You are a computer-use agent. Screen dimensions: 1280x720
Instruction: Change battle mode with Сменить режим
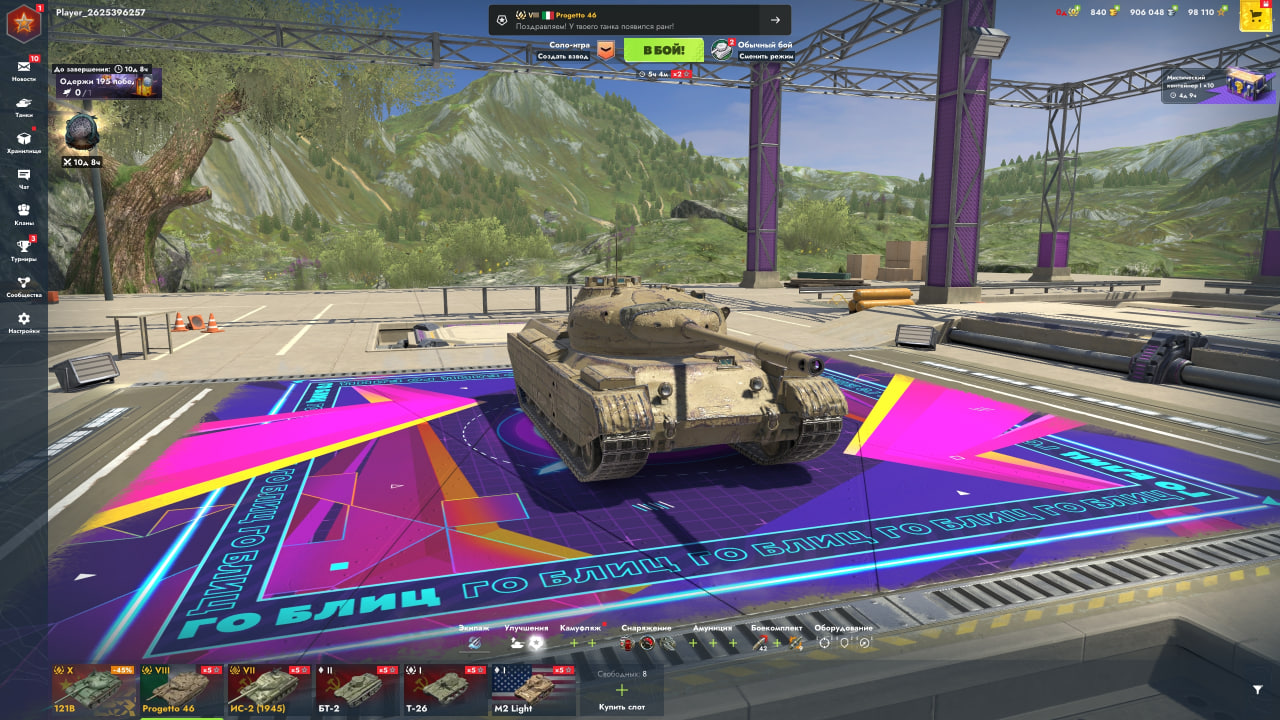tap(765, 56)
